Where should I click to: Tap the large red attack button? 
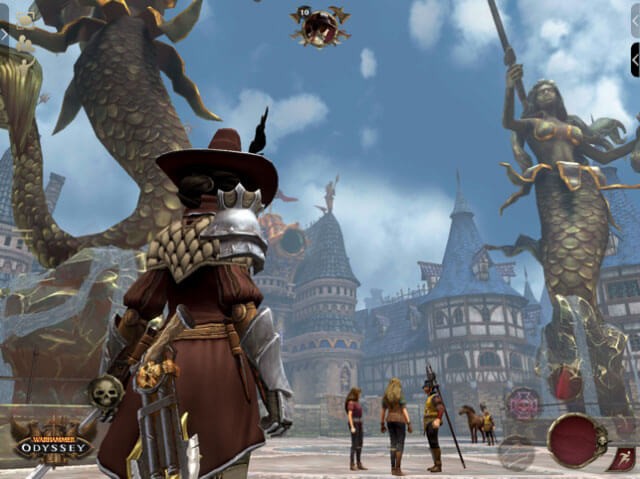[576, 441]
